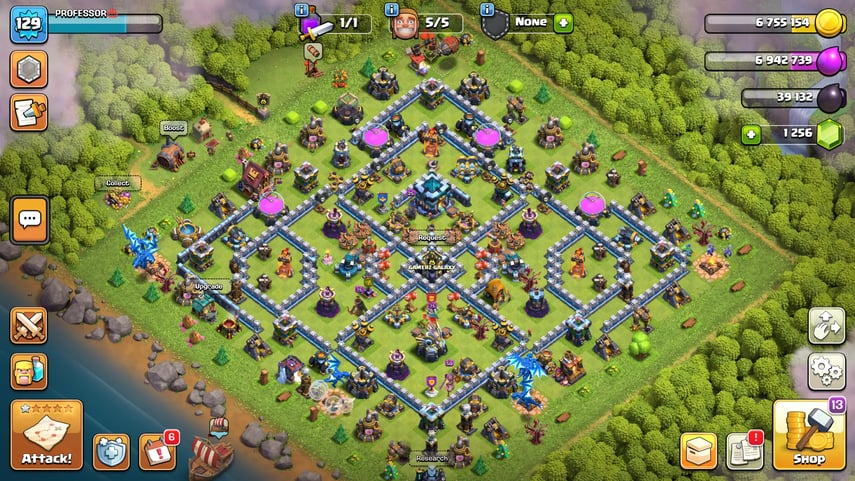Add gems with the green plus
This screenshot has width=855, height=481.
750,133
